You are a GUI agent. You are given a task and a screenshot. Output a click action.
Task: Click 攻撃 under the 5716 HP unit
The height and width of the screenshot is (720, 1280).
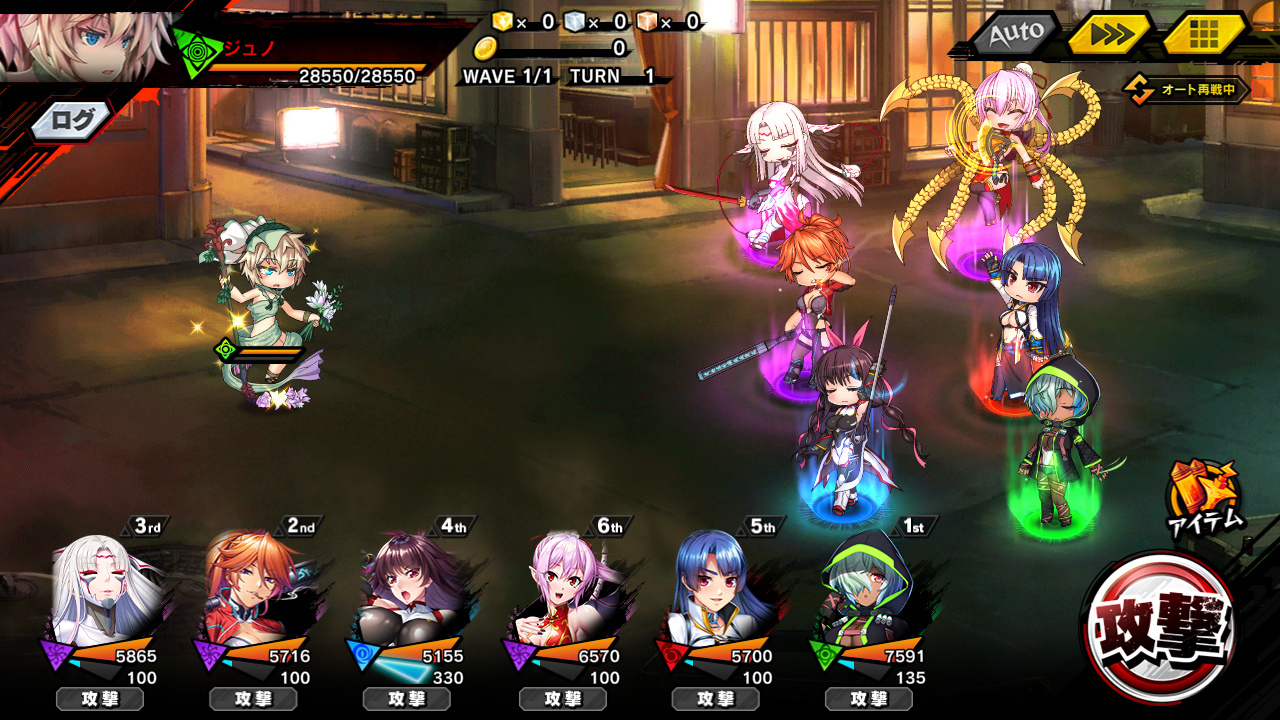(x=253, y=699)
